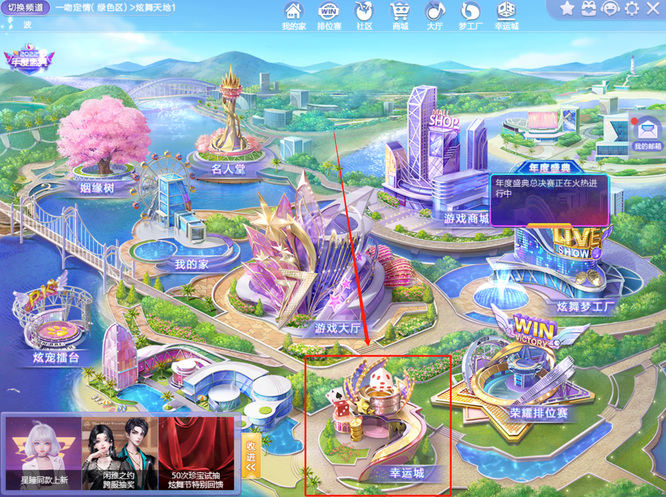Open the headset customer service icon
Image resolution: width=666 pixels, height=497 pixels.
(610, 9)
